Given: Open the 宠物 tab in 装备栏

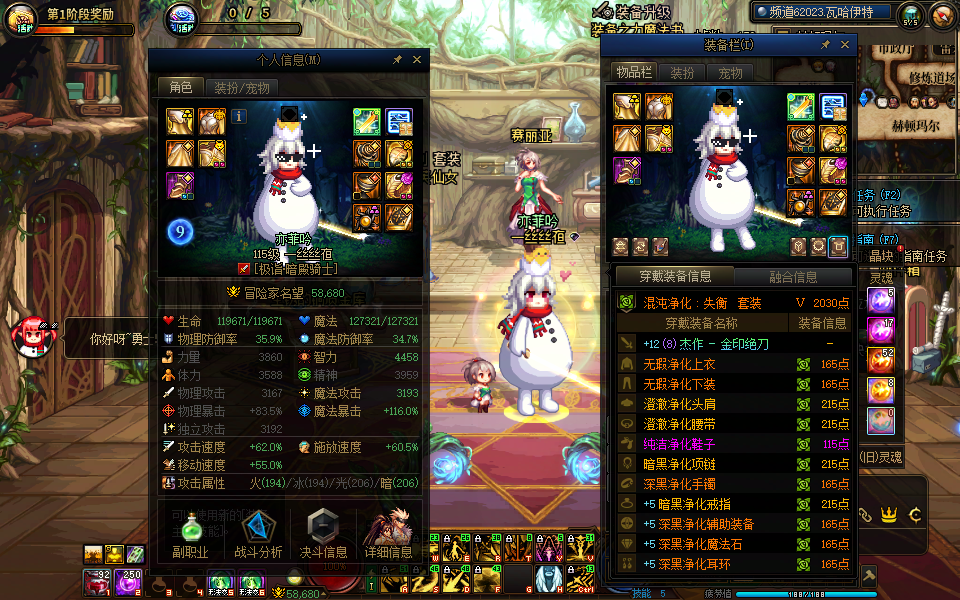Looking at the screenshot, I should 730,73.
